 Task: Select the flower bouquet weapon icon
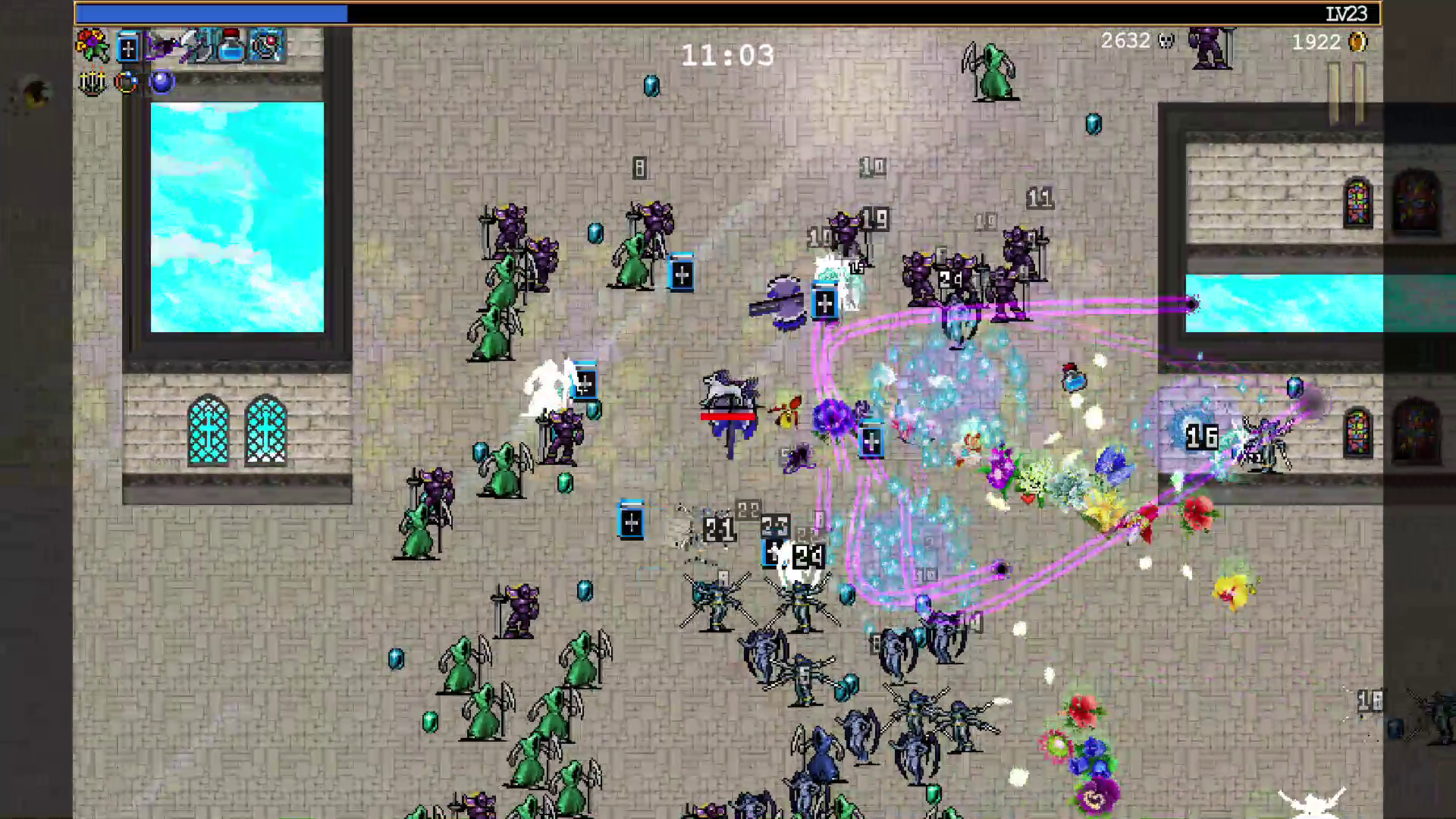[x=91, y=45]
